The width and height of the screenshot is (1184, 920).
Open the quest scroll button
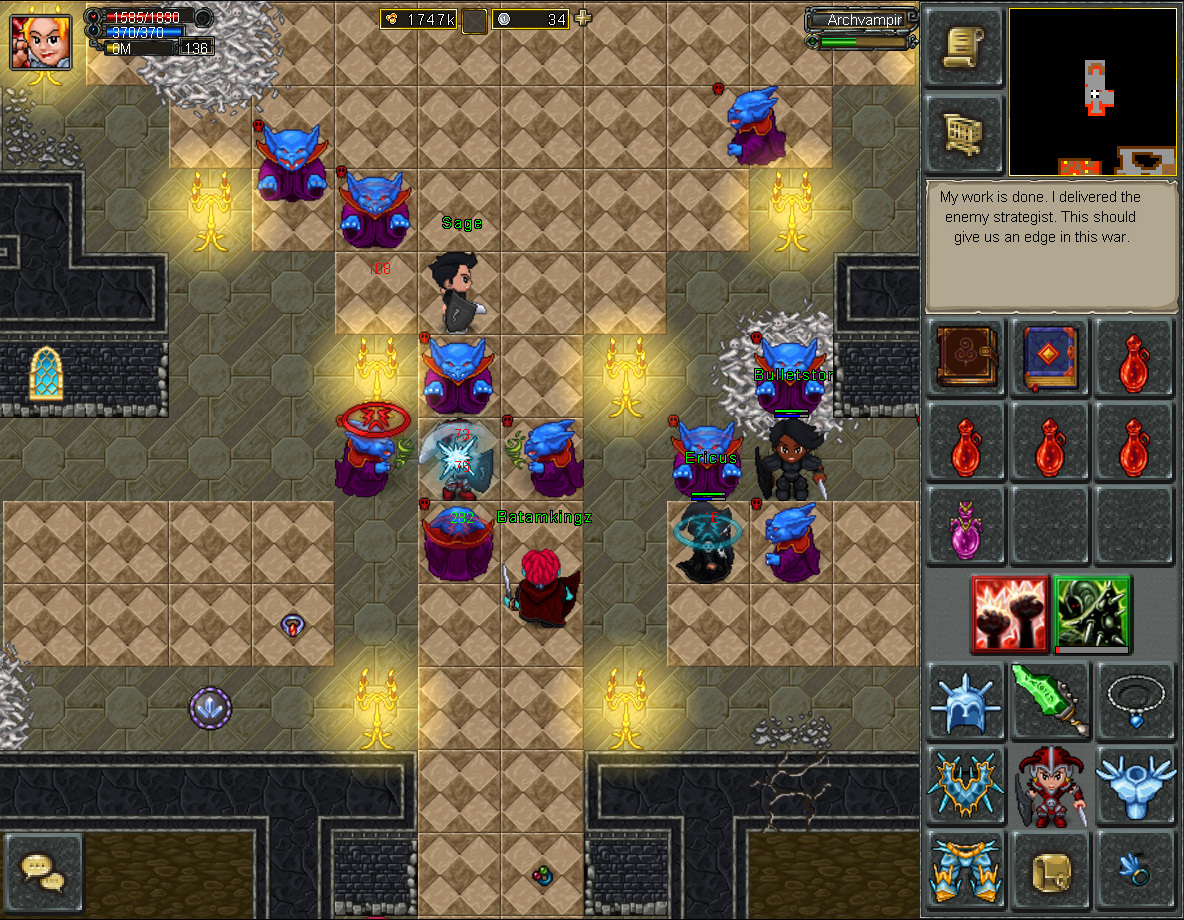(x=964, y=47)
